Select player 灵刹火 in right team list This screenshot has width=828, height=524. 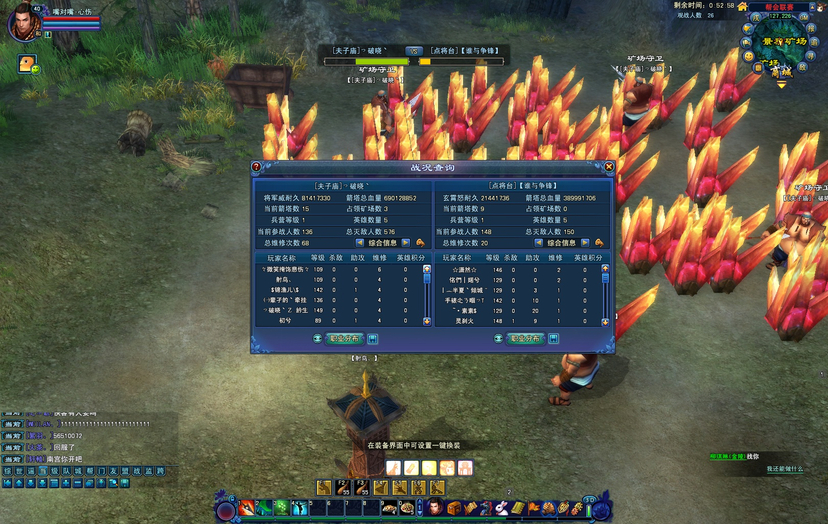click(x=462, y=321)
